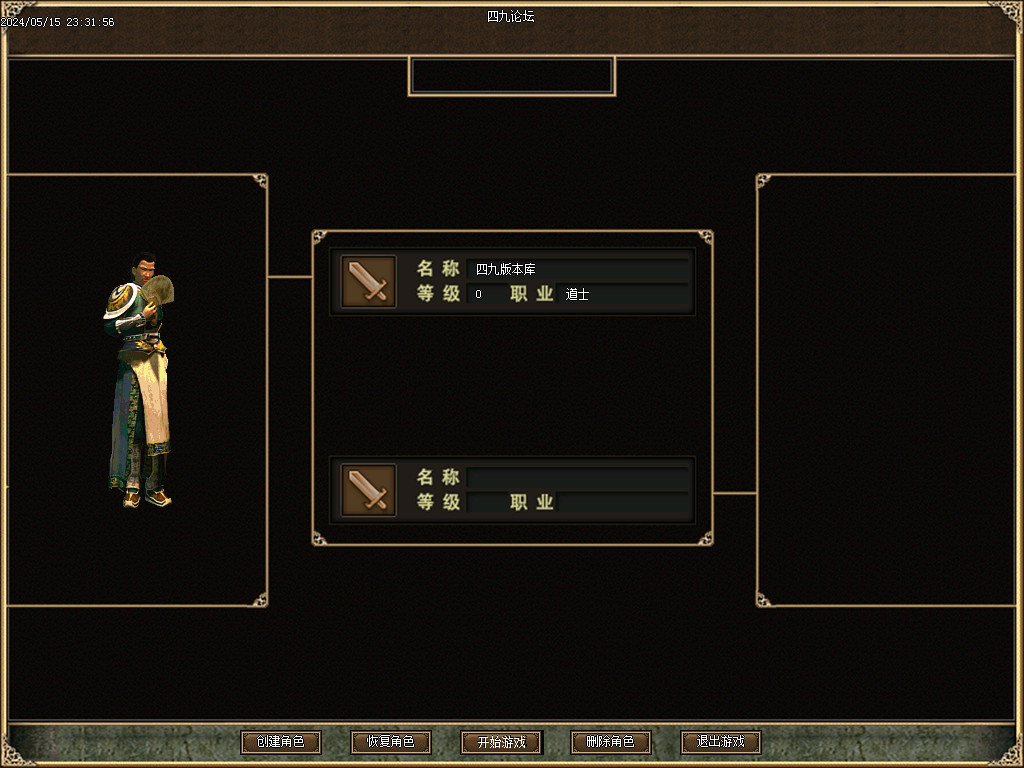Click the 创建角色 (create character) button
1024x768 pixels.
click(x=280, y=742)
